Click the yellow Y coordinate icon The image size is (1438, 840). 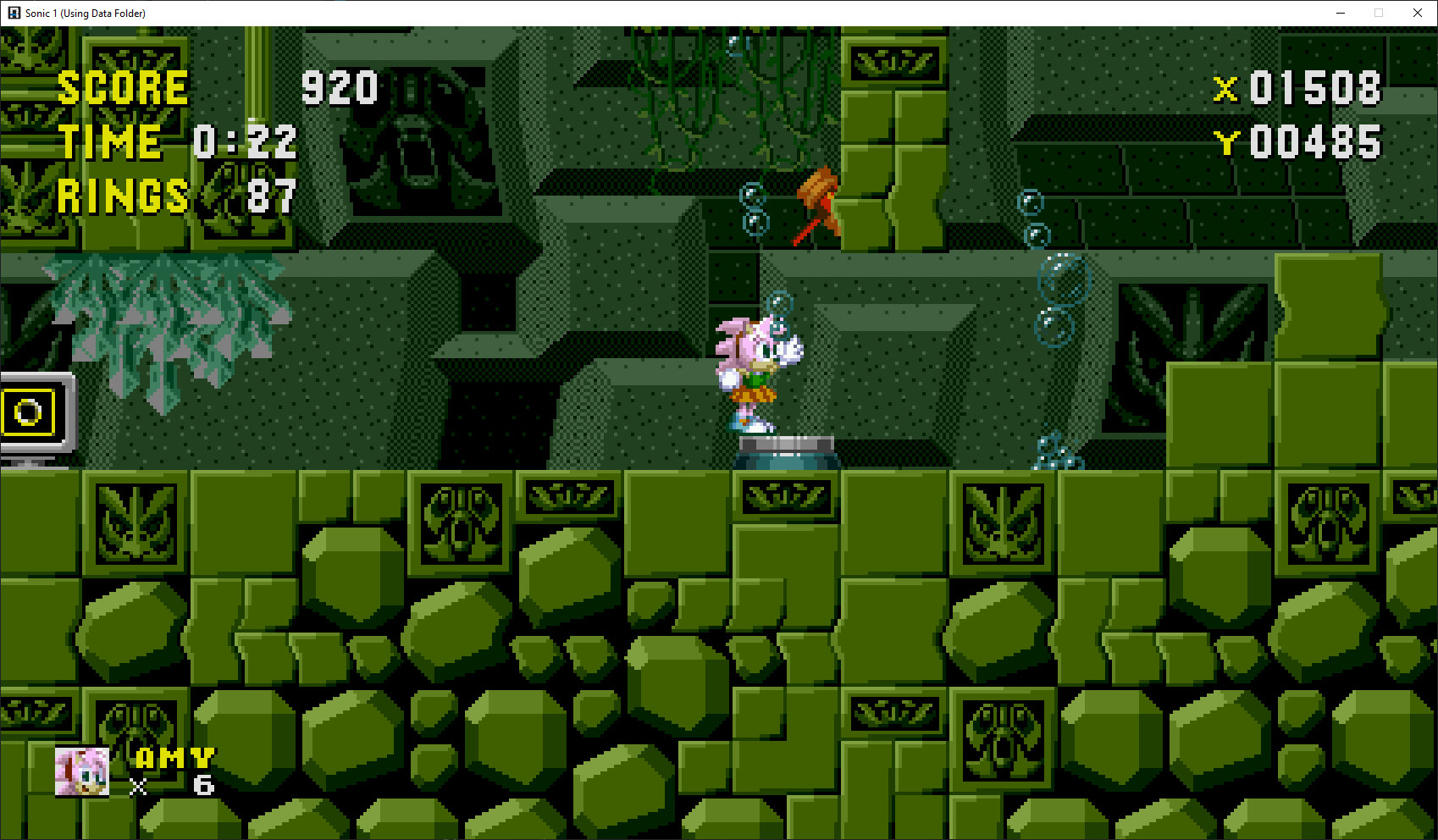1230,142
